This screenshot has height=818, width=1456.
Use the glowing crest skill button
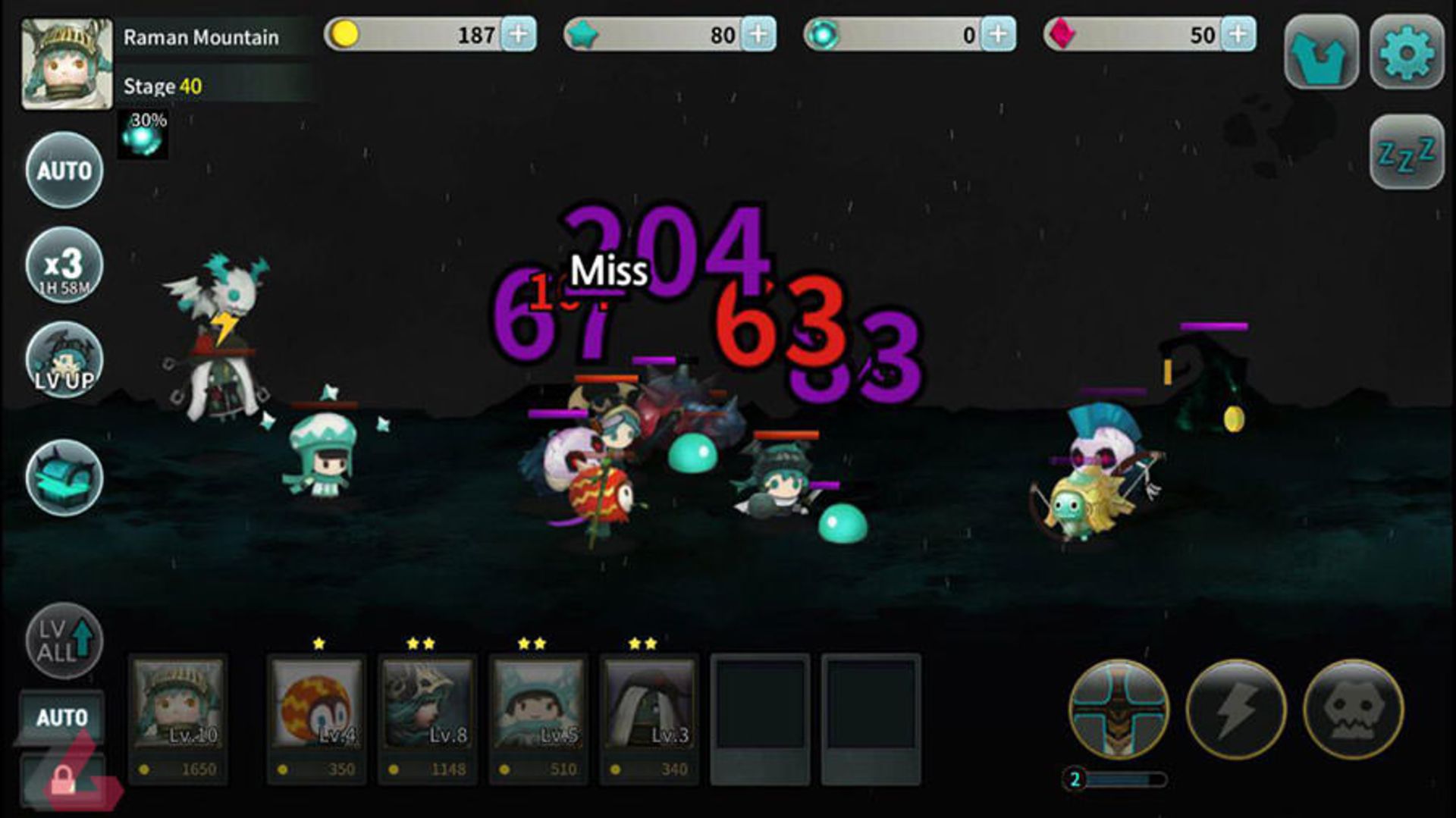coord(1119,709)
